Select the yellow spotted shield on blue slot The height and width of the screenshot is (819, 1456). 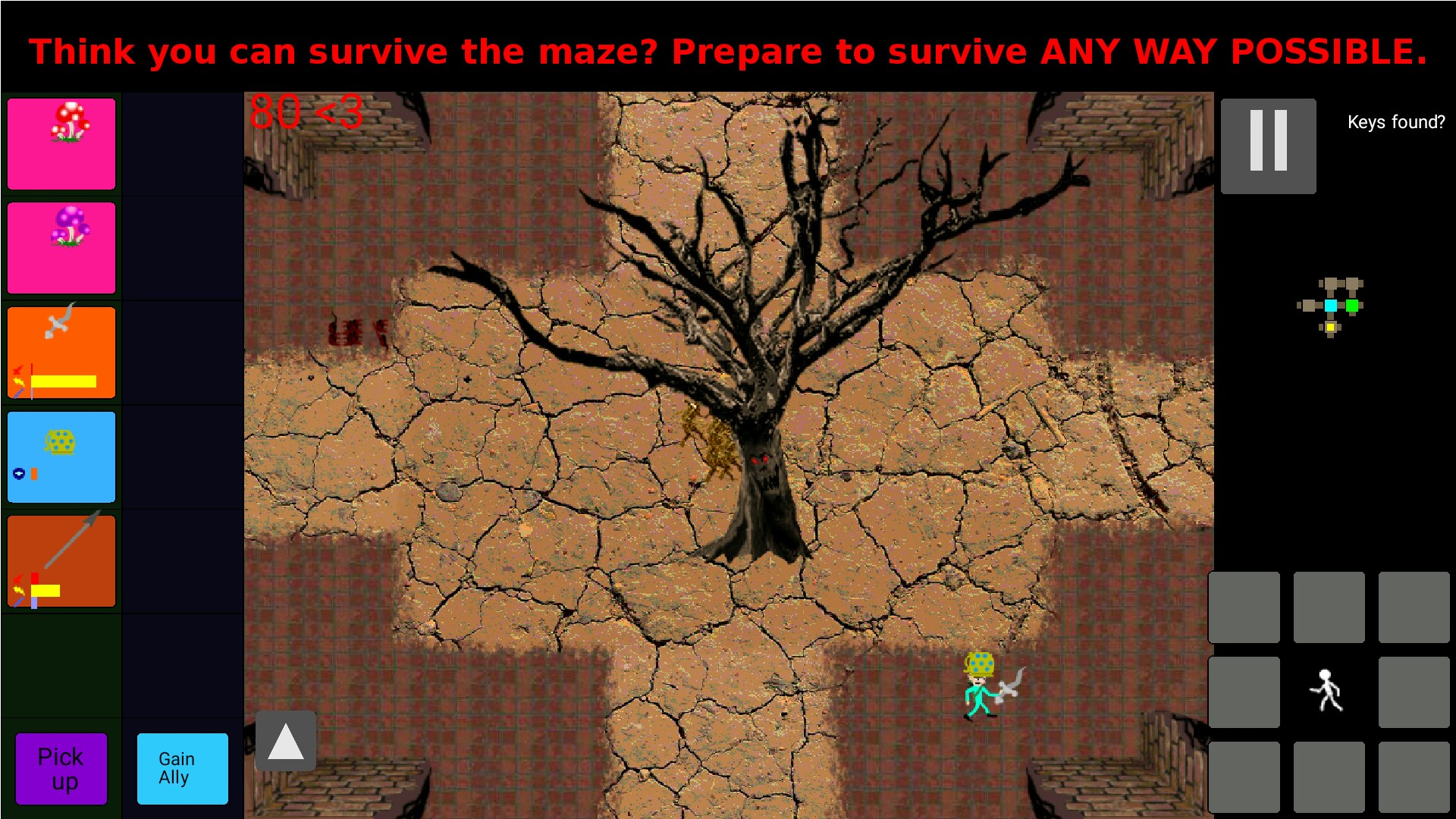[61, 457]
